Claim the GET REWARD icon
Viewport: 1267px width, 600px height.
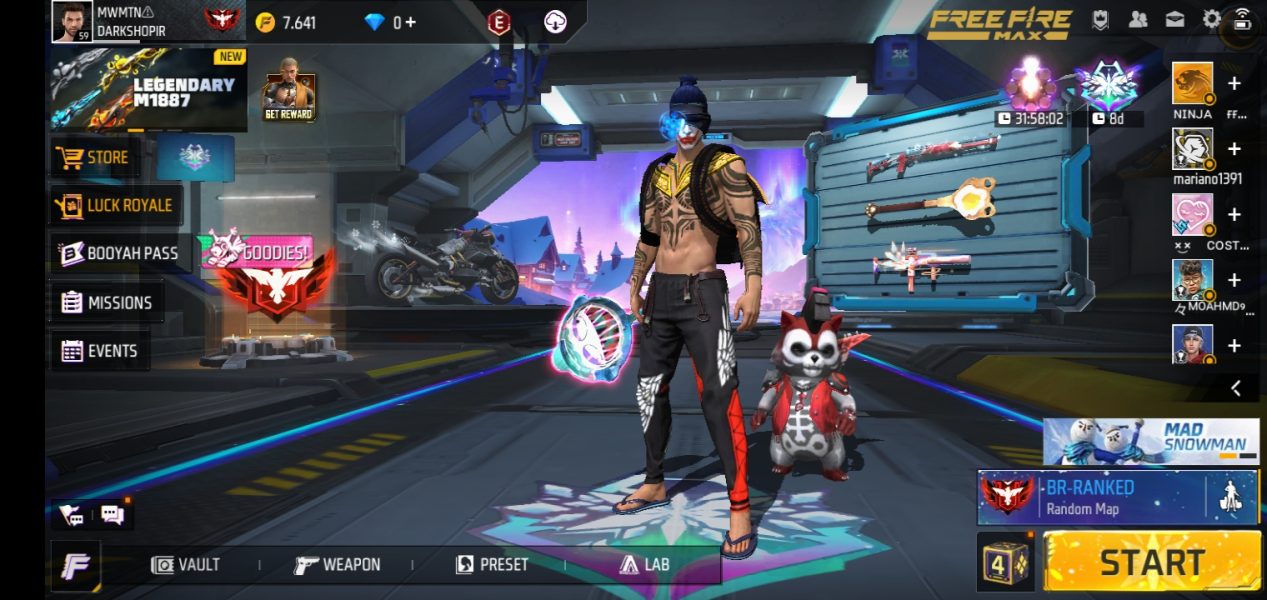click(x=289, y=97)
